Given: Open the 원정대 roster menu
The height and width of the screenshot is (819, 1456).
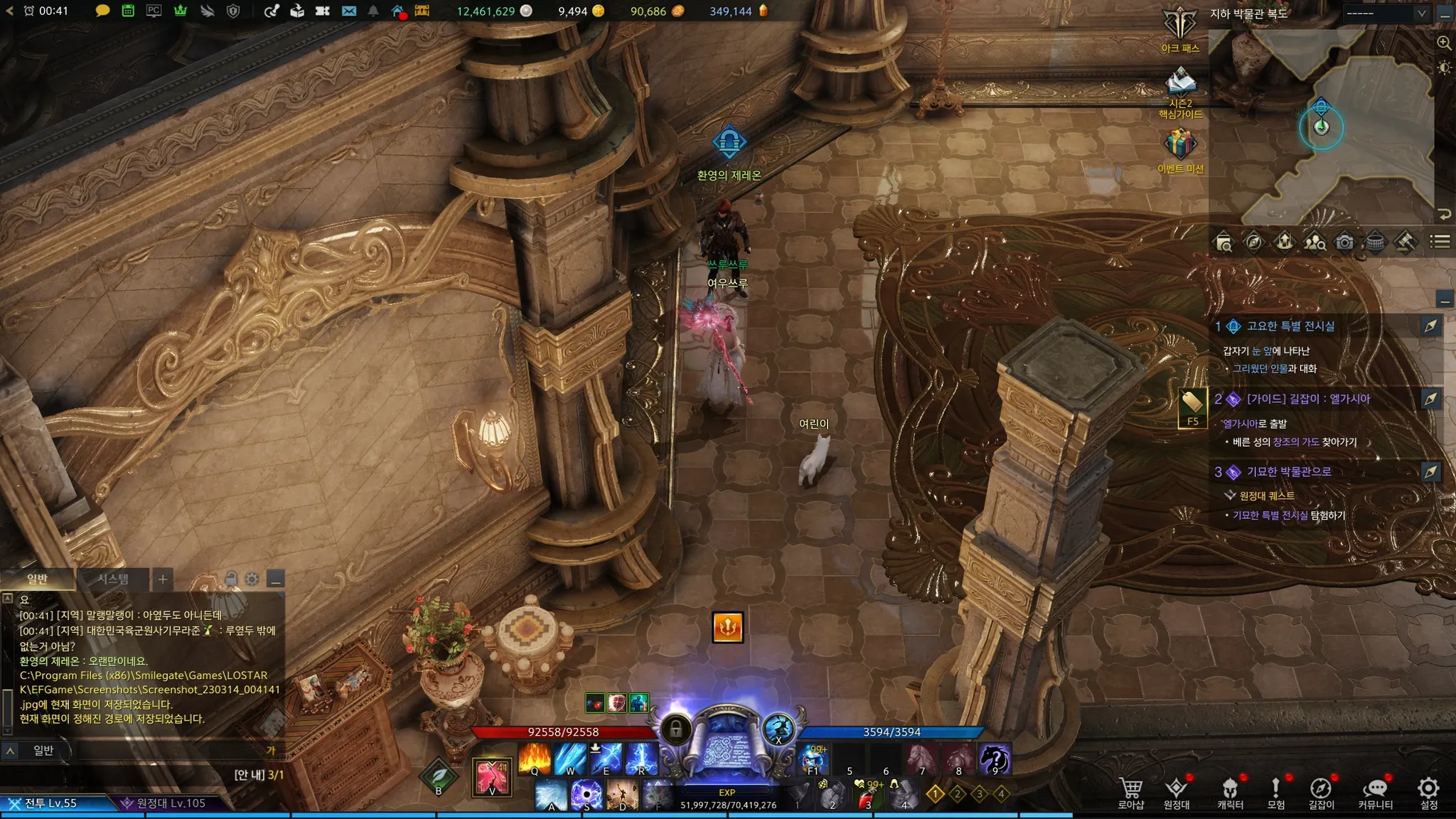Looking at the screenshot, I should pos(1177,792).
